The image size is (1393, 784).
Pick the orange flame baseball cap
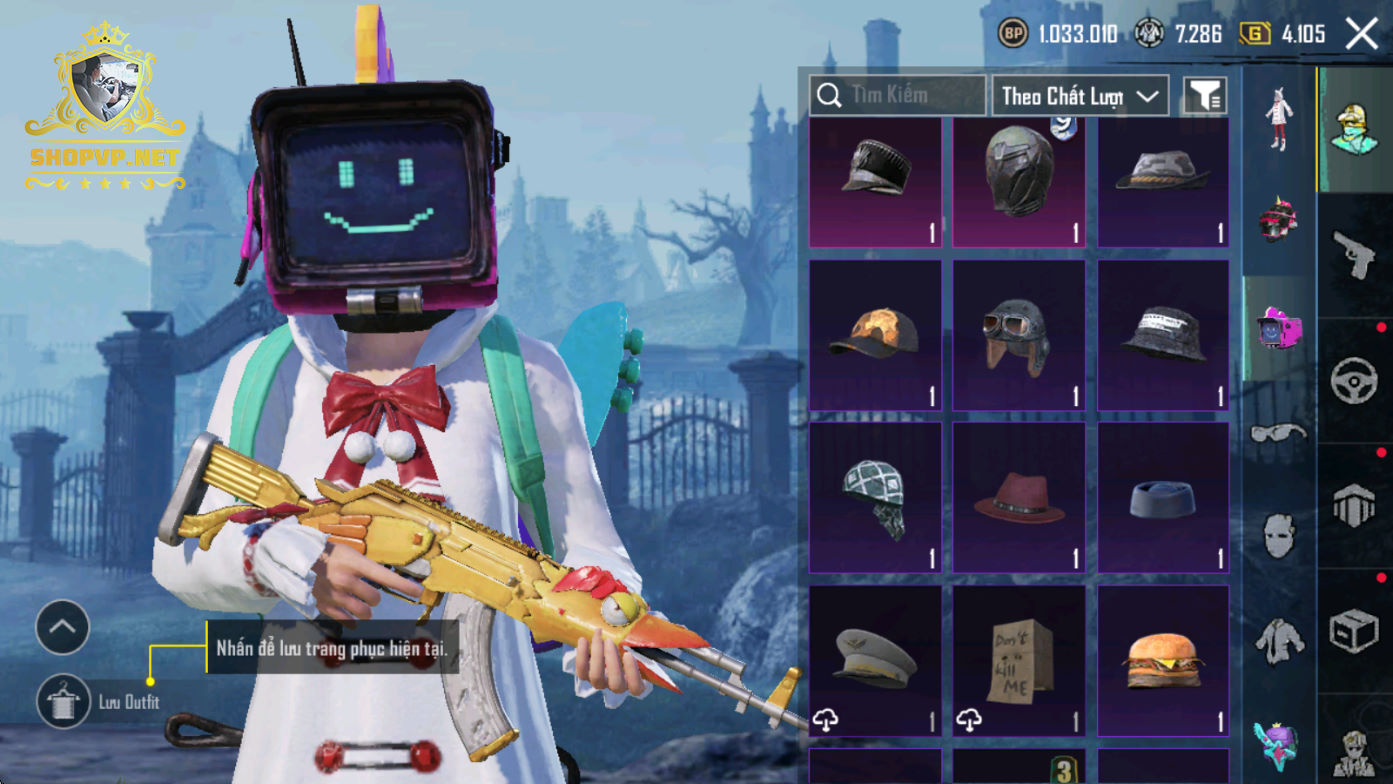(875, 336)
